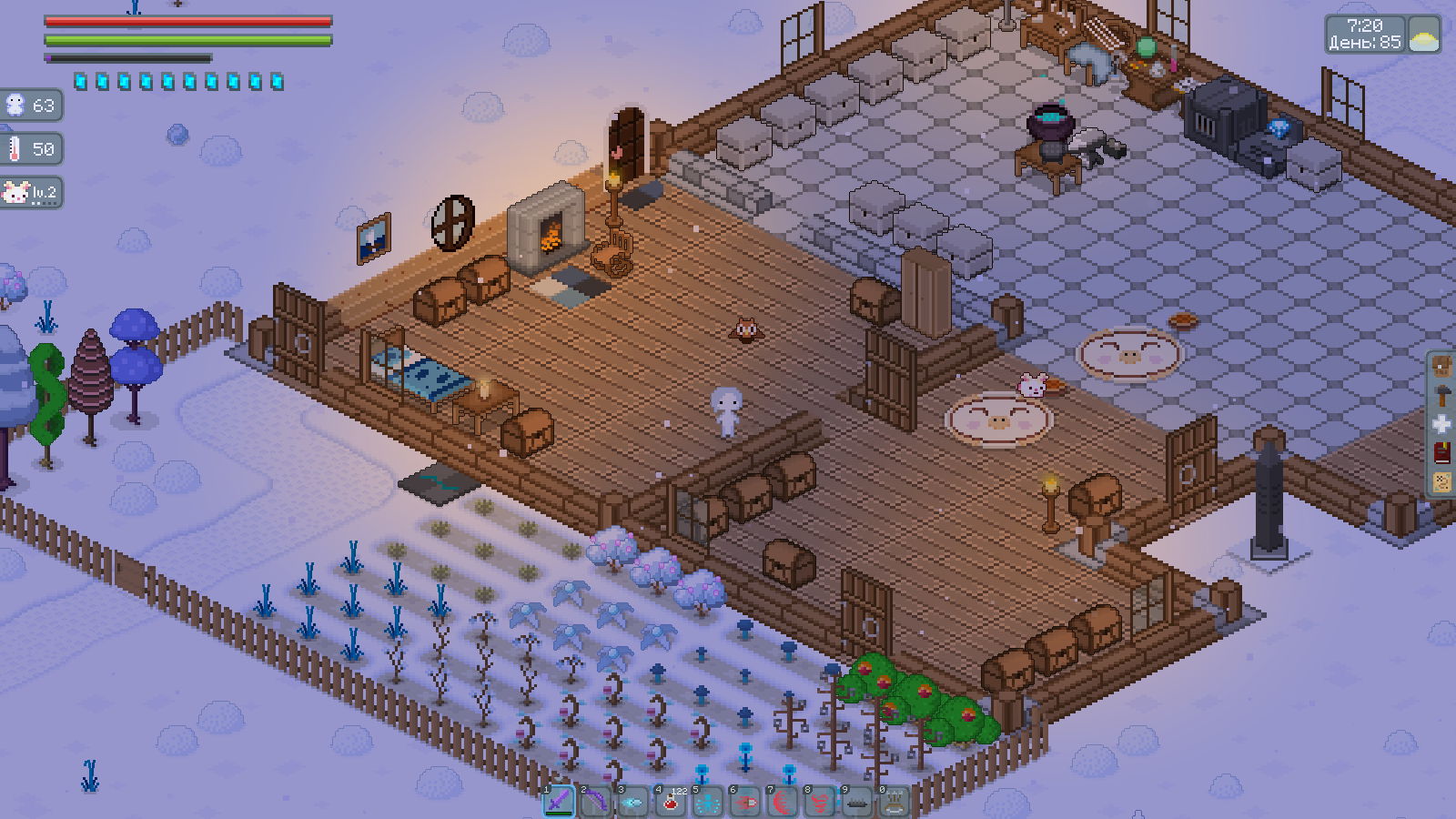The height and width of the screenshot is (819, 1456).
Task: Pick the red crescent slash skill
Action: click(783, 802)
